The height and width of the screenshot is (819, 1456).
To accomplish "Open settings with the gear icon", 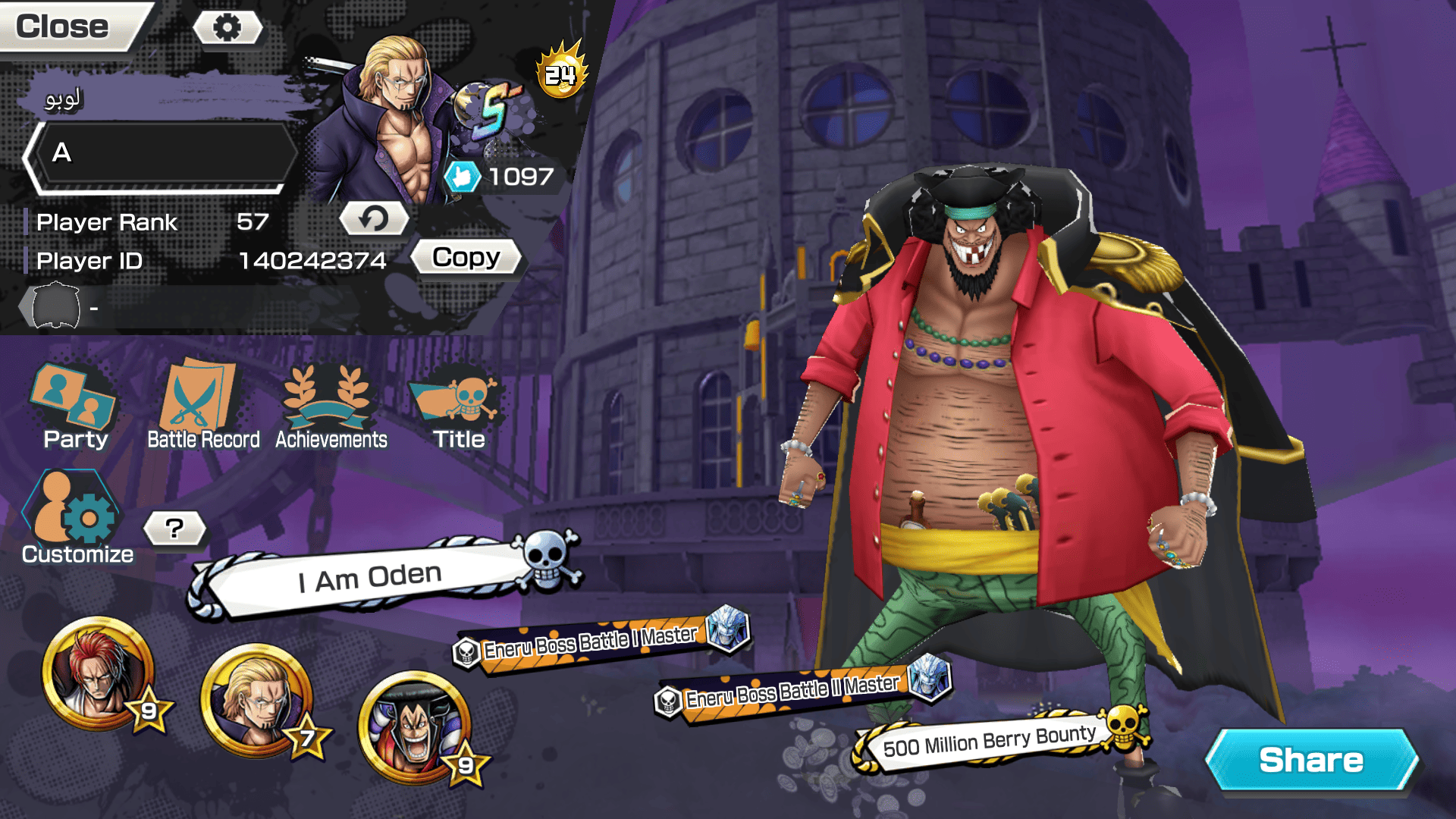I will pyautogui.click(x=227, y=28).
